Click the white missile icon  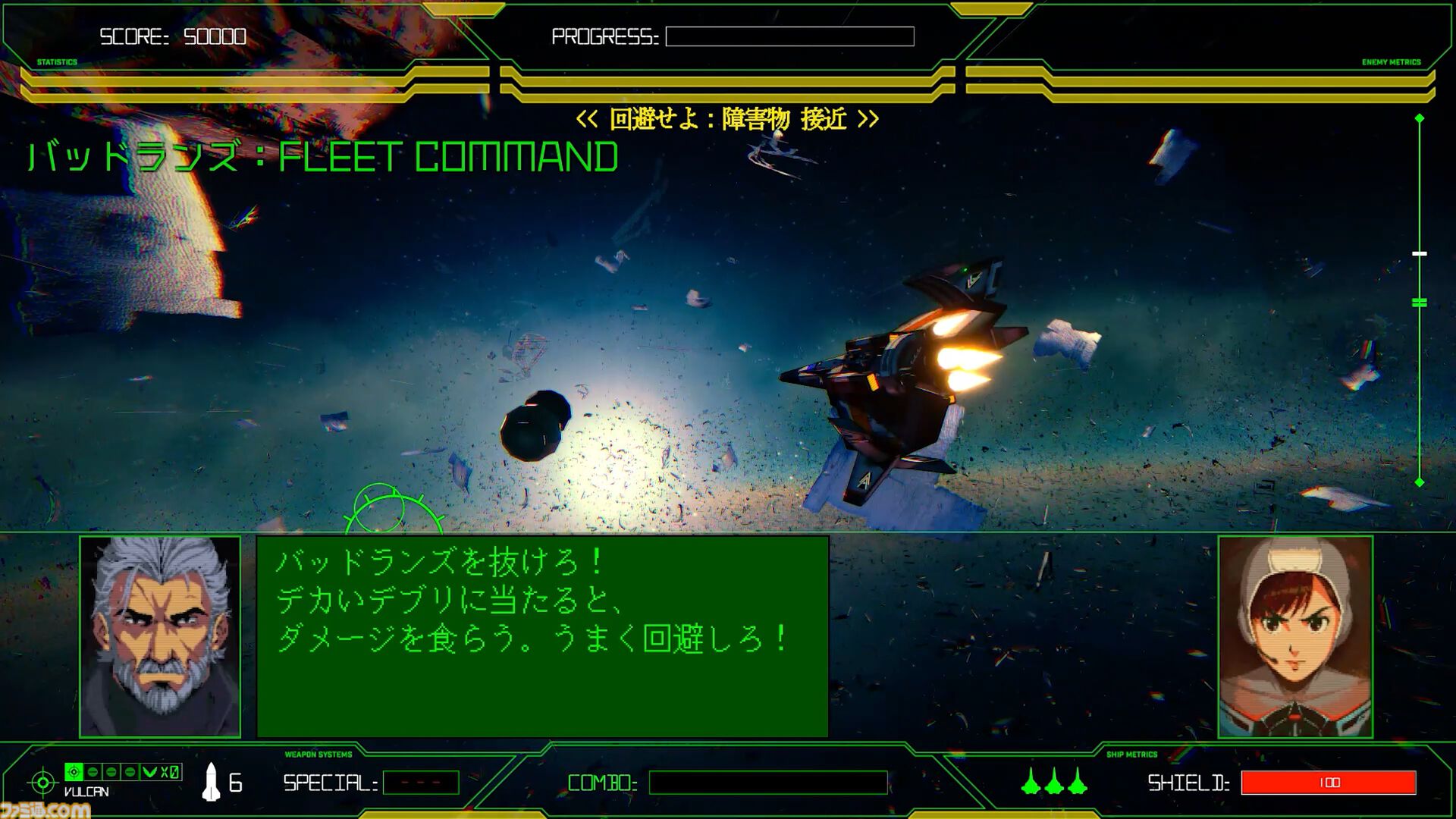pos(212,782)
